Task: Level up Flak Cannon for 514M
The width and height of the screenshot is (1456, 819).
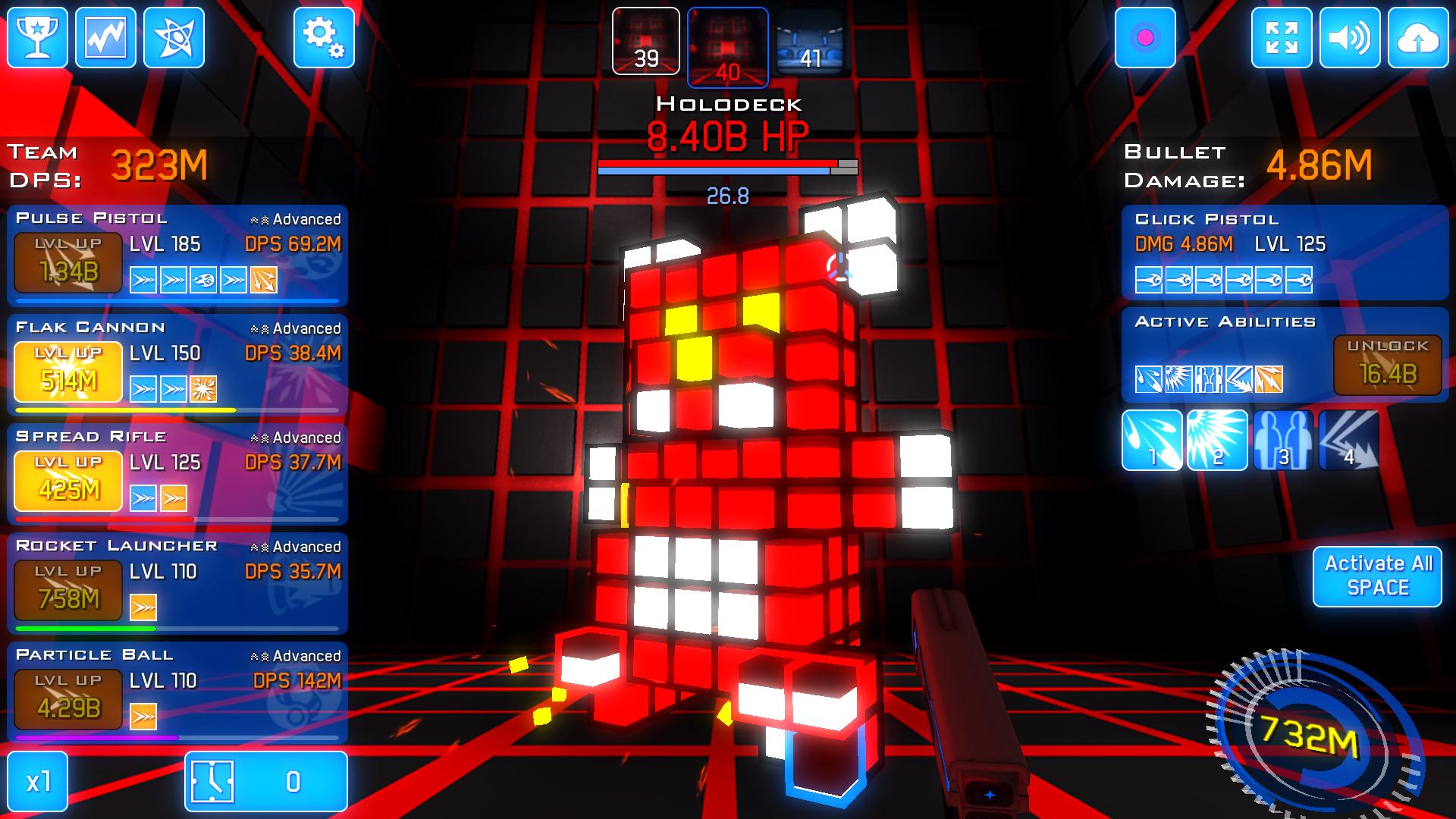Action: 68,372
